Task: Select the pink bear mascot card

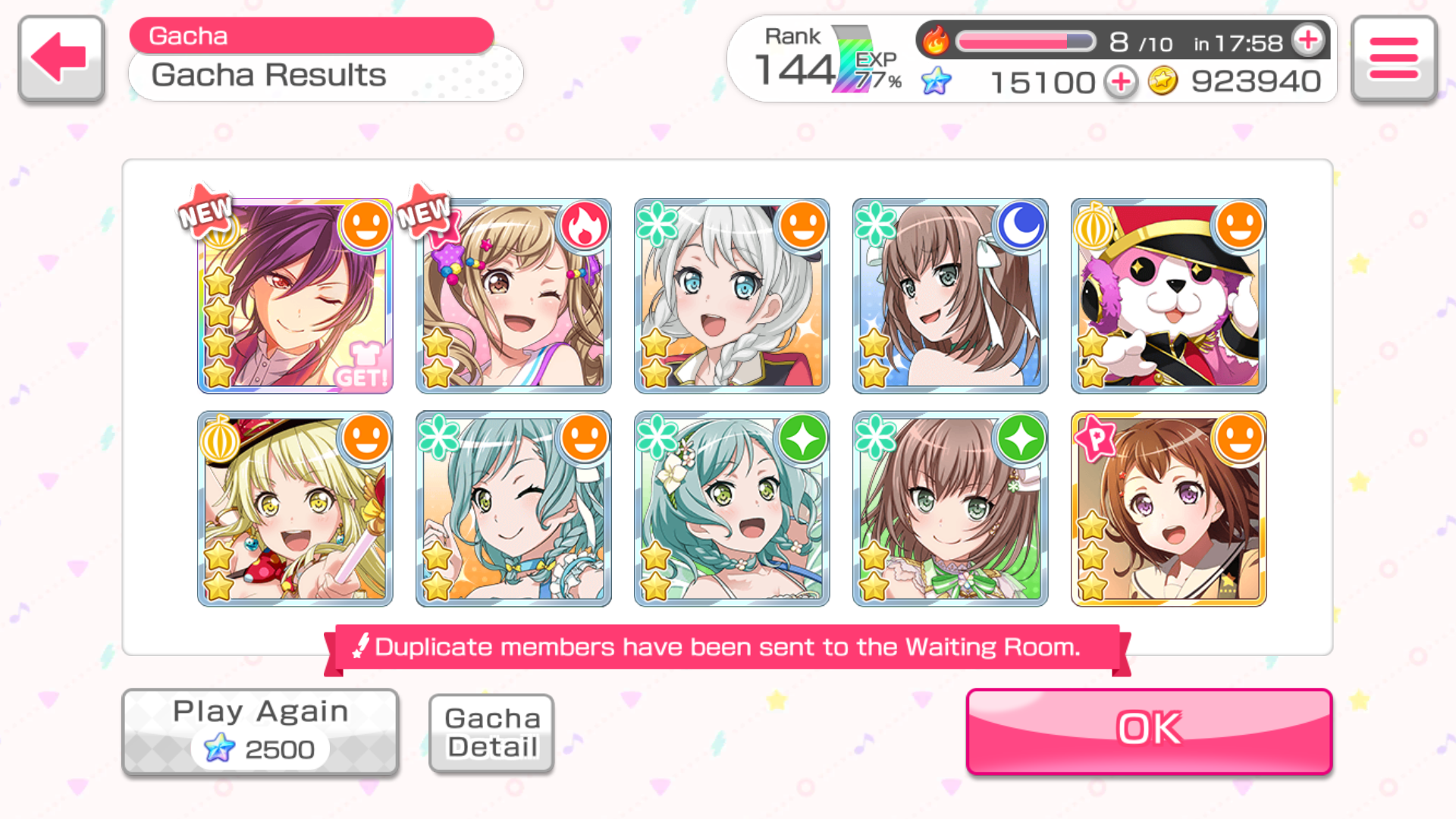Action: coord(1169,296)
